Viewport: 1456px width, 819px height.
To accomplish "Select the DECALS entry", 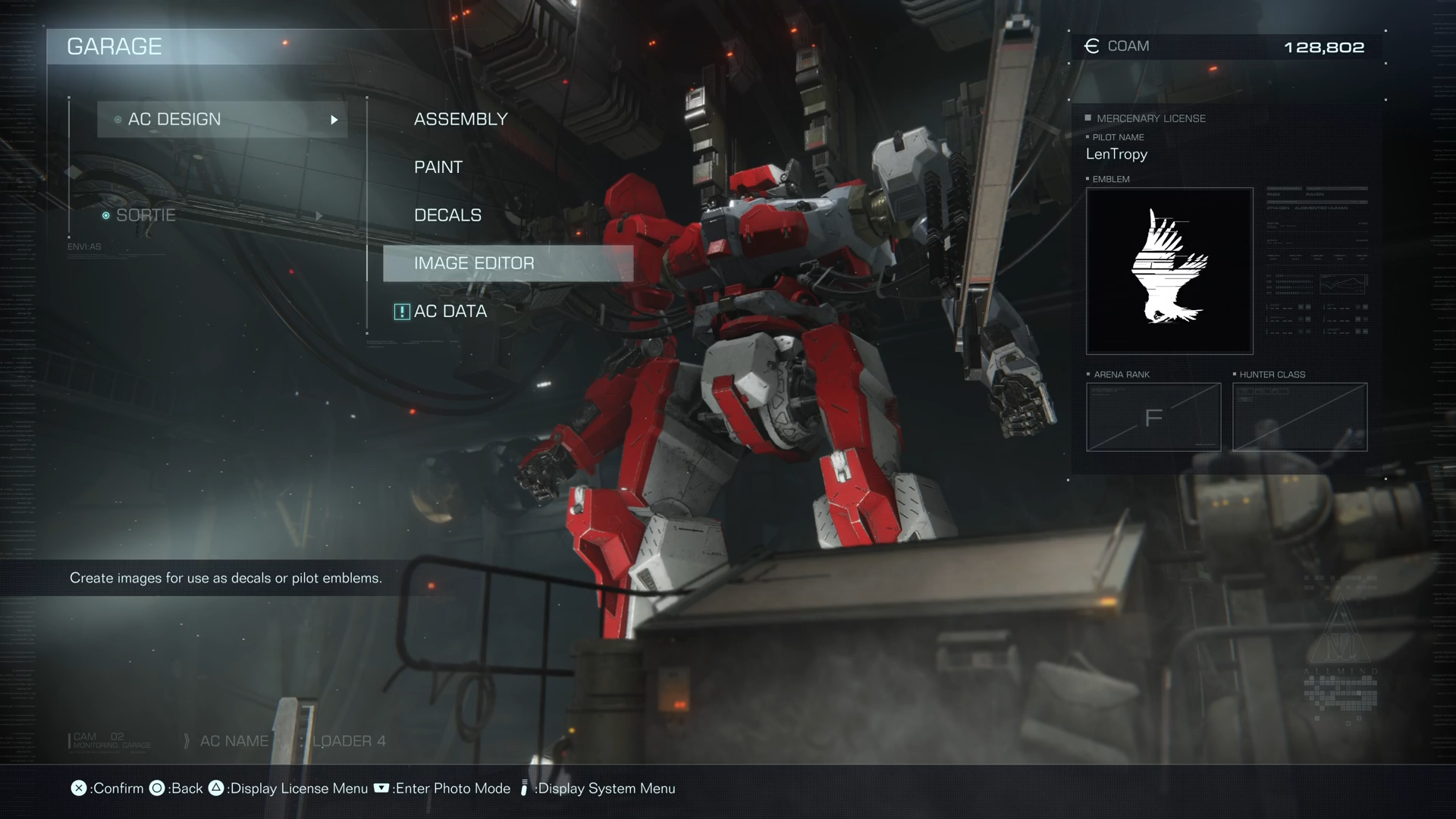I will [447, 215].
